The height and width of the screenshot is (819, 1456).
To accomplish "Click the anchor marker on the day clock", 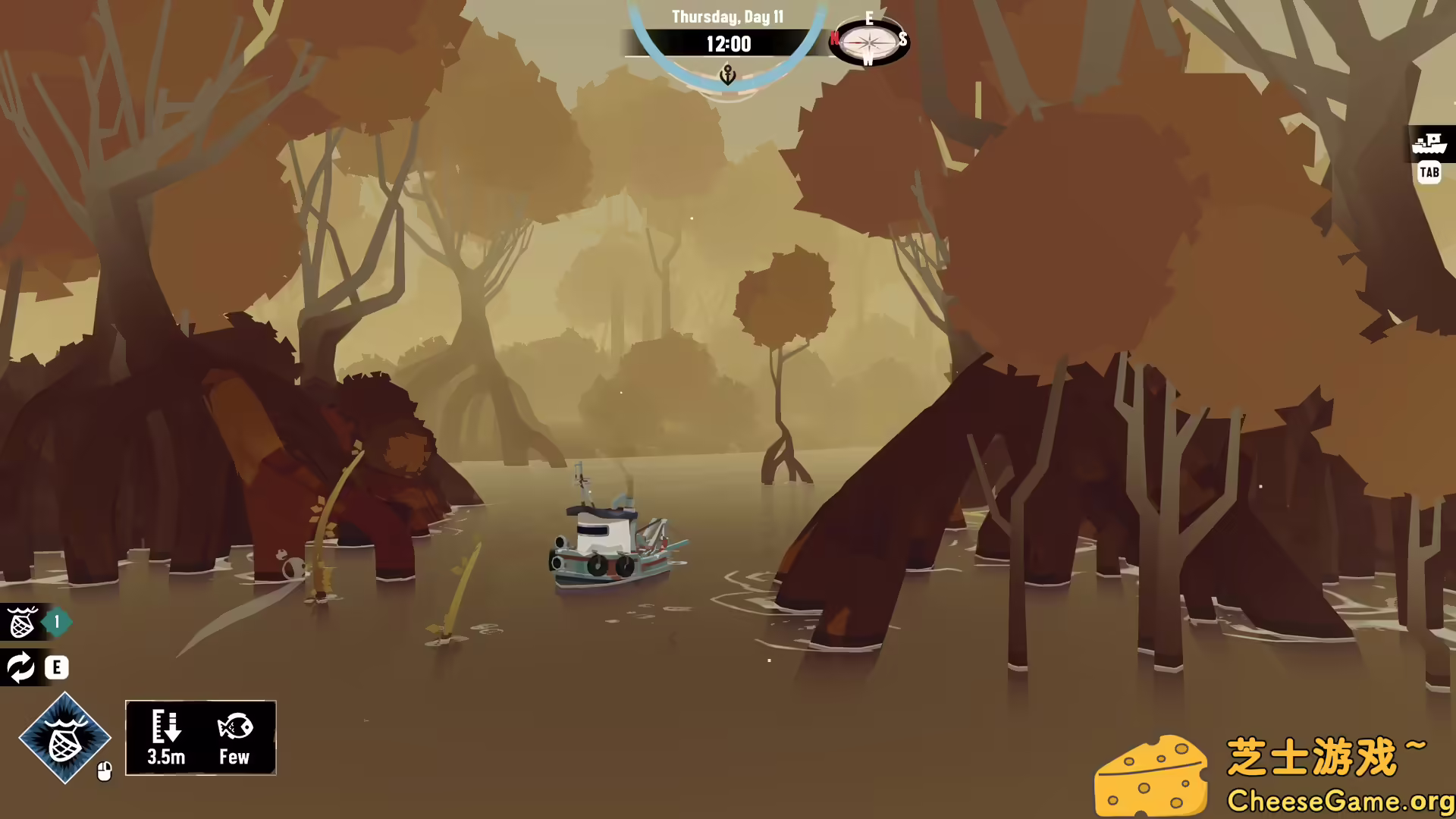I will 727,75.
